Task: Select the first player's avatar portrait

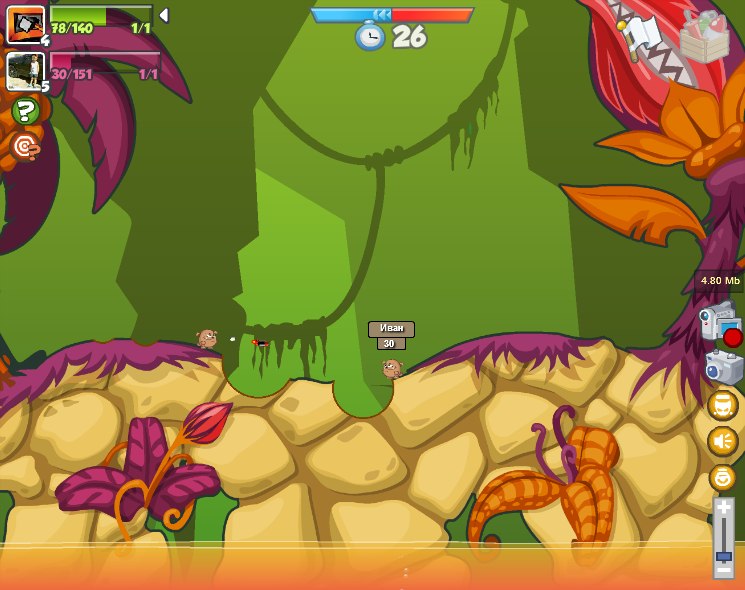Action: tap(24, 24)
